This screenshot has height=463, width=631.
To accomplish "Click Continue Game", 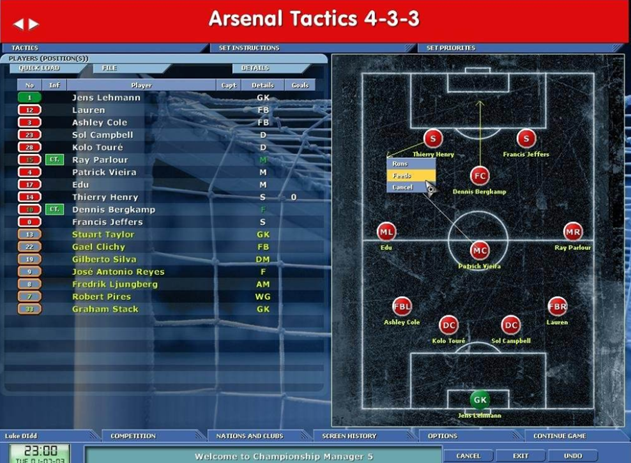I will pyautogui.click(x=559, y=436).
